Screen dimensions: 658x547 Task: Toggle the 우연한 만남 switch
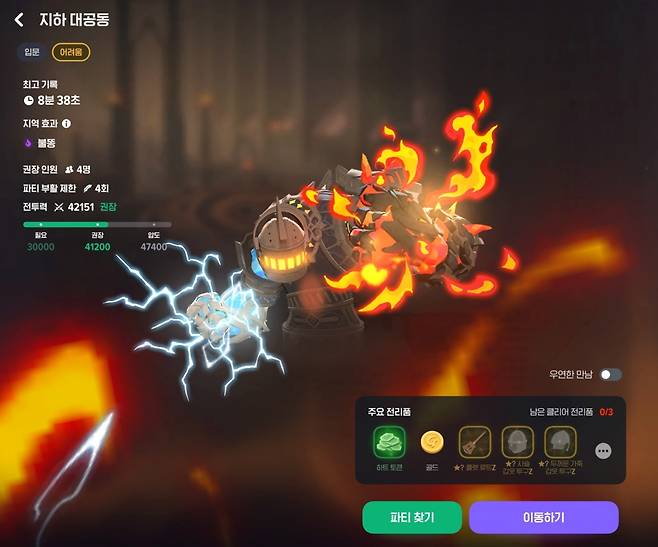click(x=611, y=374)
